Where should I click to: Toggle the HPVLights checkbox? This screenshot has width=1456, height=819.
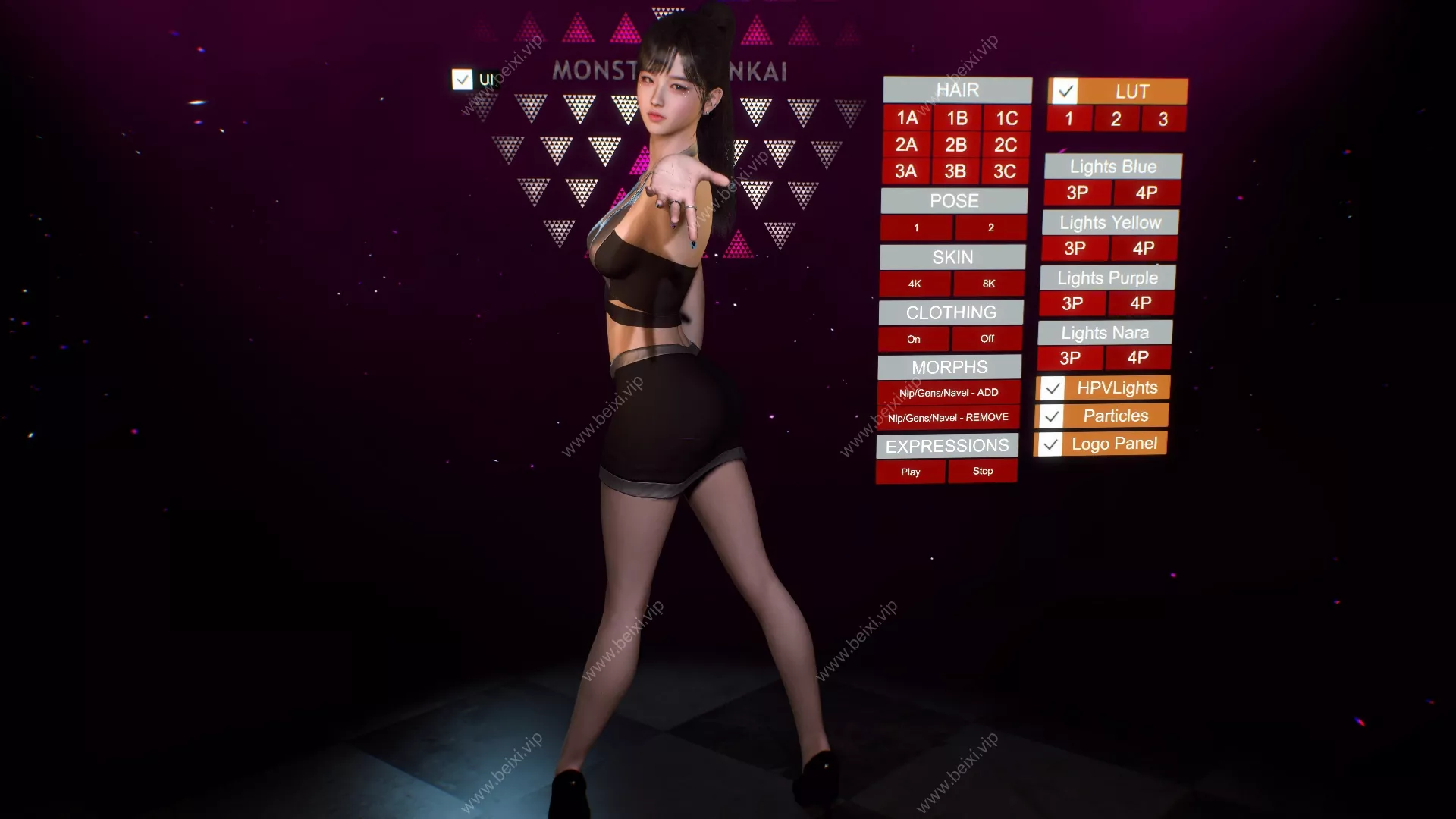tap(1052, 389)
